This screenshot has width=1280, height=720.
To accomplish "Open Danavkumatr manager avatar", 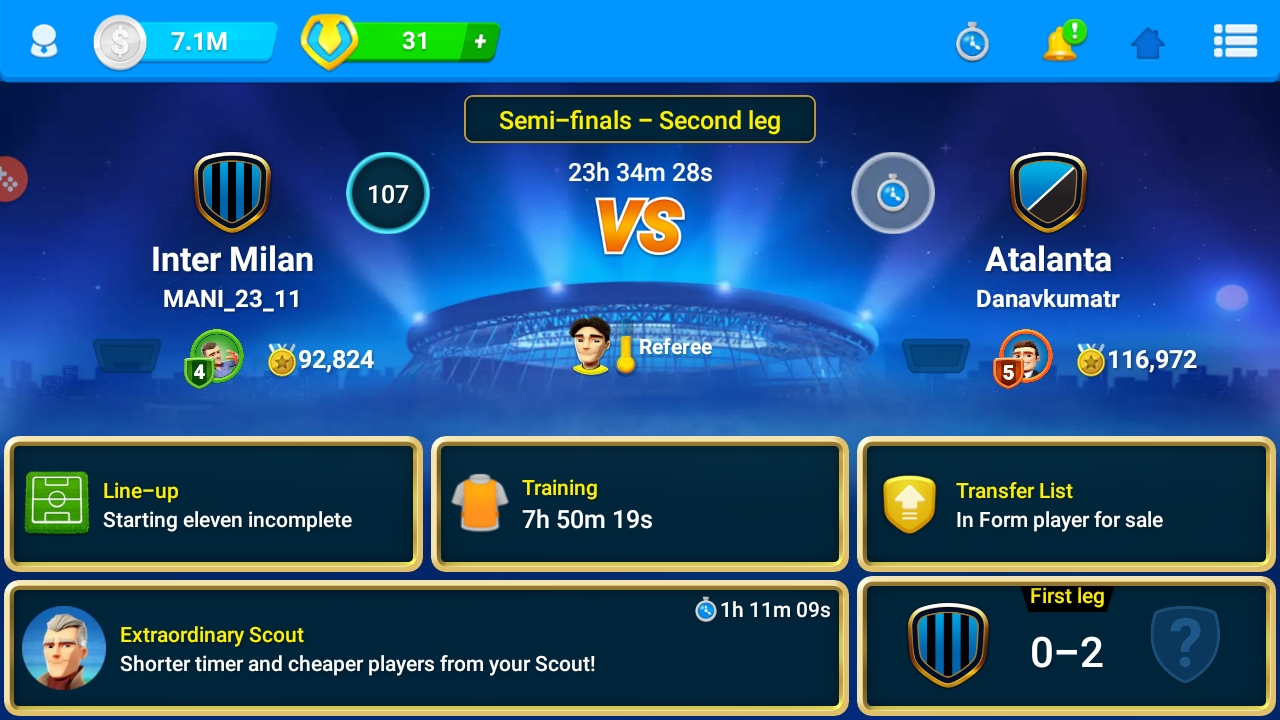I will click(x=1025, y=356).
